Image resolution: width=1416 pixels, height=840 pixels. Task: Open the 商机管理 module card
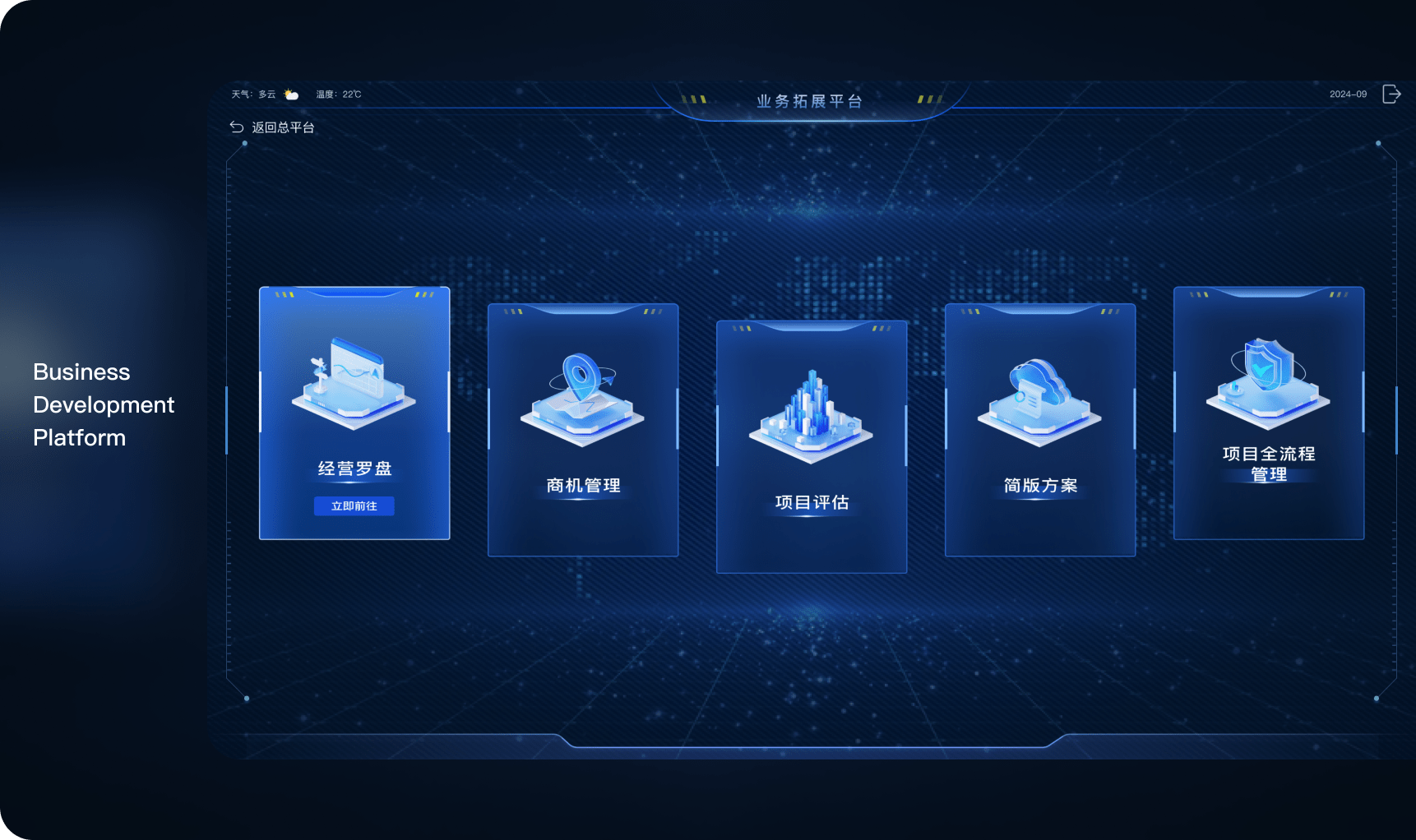click(x=581, y=432)
